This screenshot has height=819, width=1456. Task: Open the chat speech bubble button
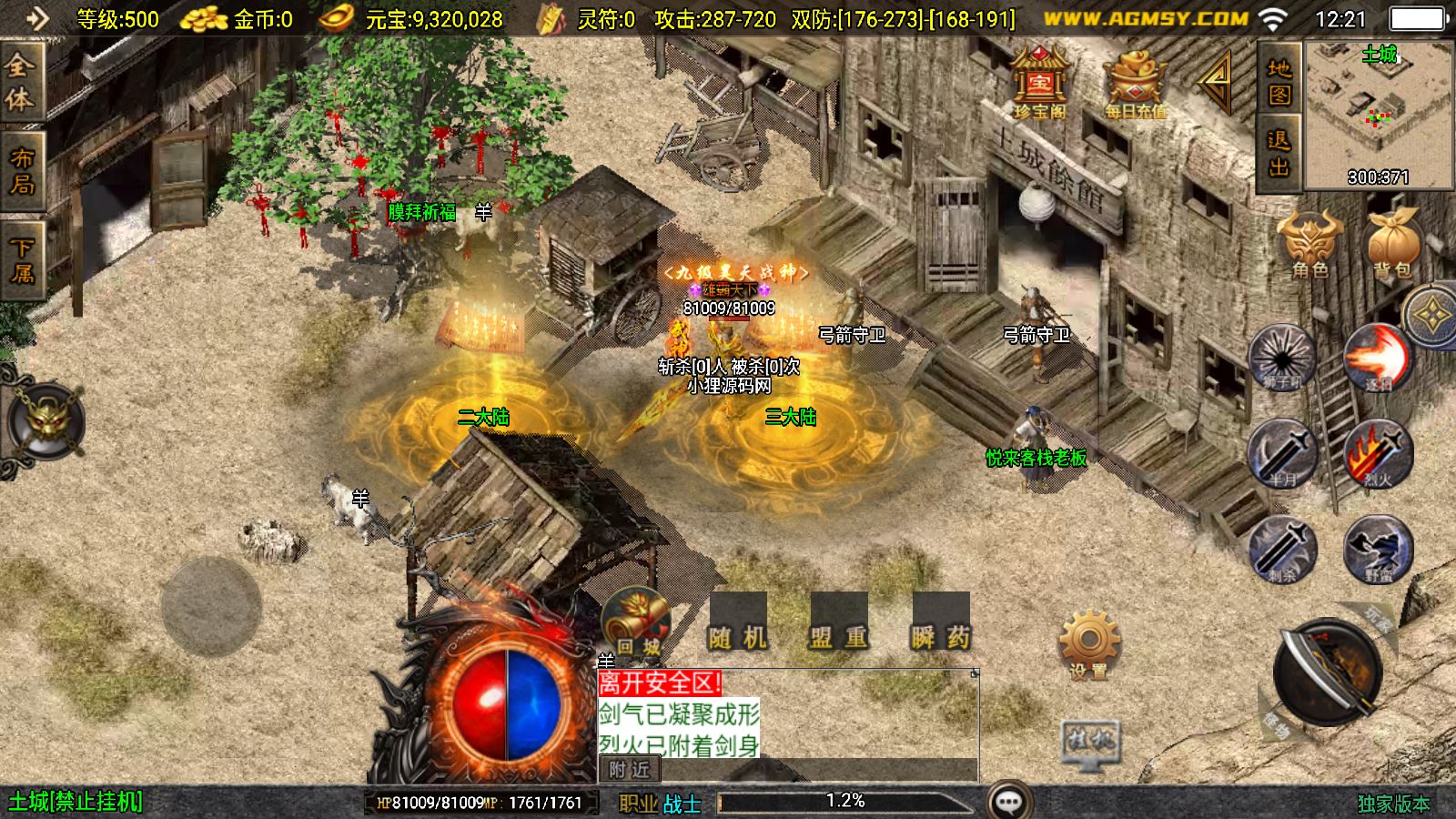[x=1008, y=802]
